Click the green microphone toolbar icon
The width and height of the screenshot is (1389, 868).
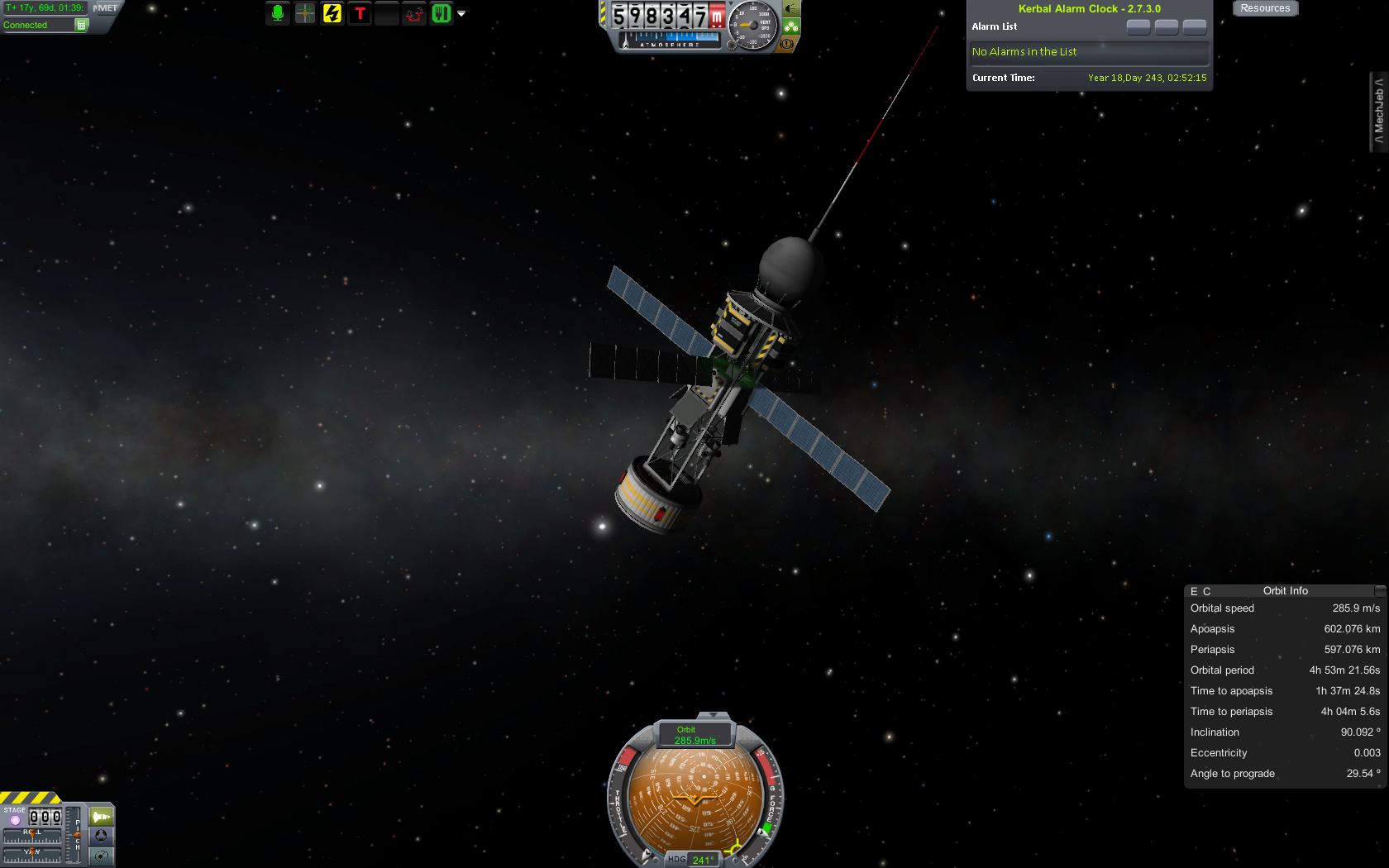[x=278, y=13]
